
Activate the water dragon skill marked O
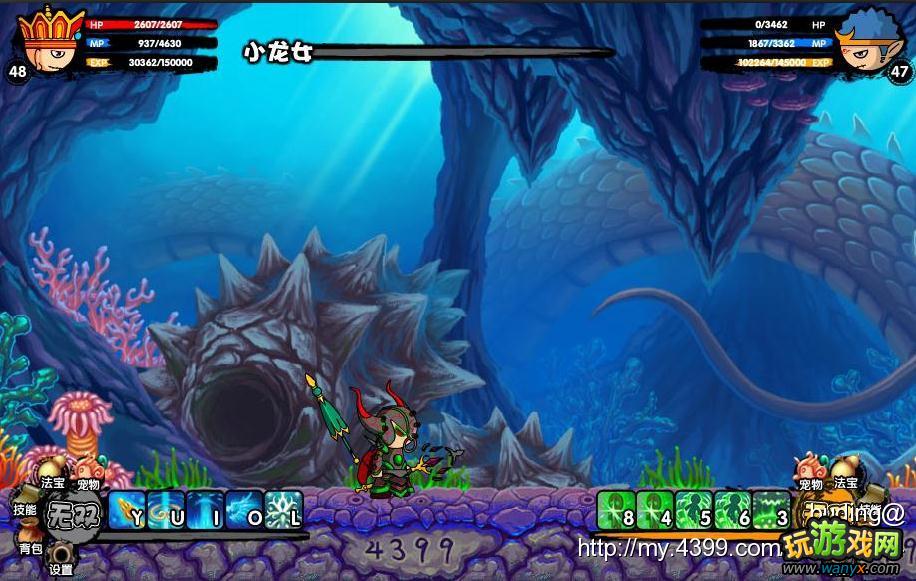click(x=244, y=510)
